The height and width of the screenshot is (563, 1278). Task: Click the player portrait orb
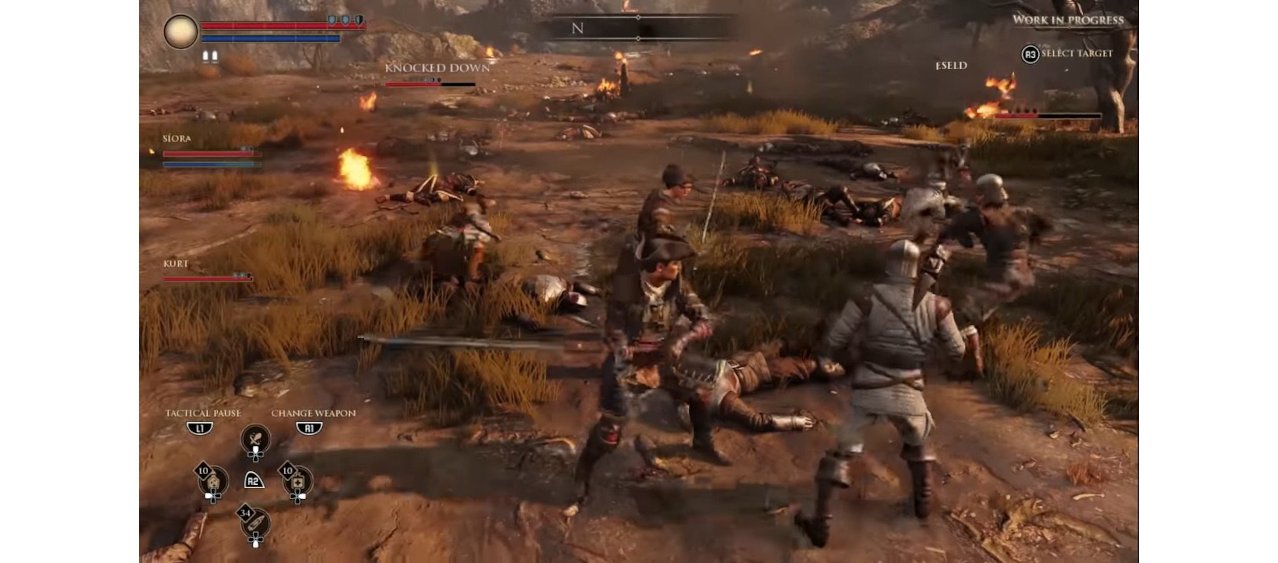(181, 31)
